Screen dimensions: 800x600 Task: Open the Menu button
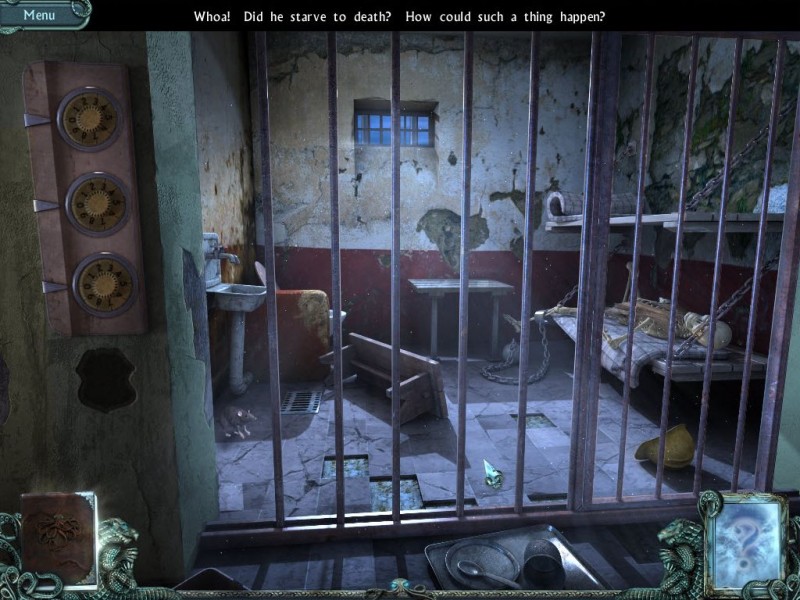40,14
